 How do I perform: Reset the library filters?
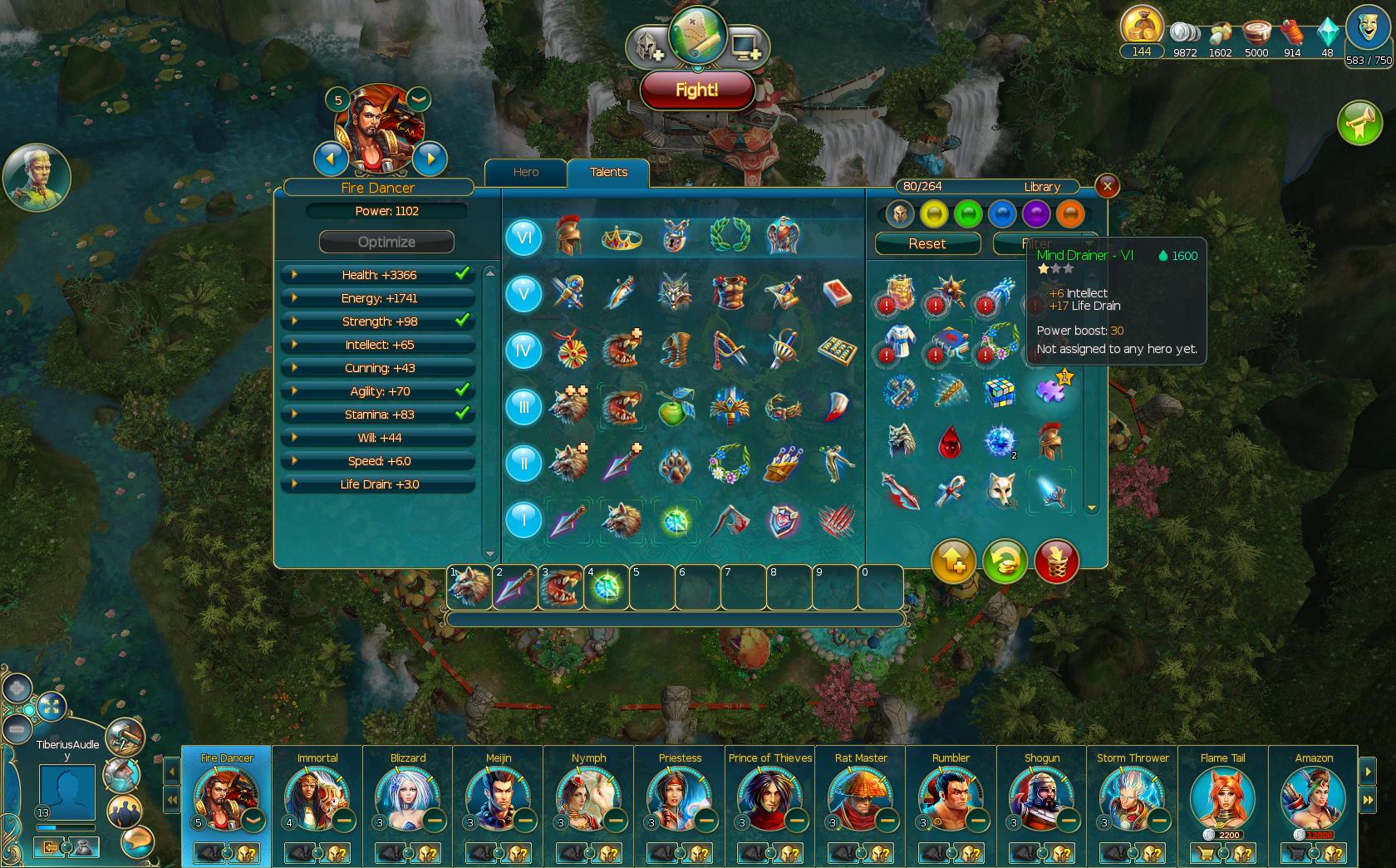tap(927, 243)
